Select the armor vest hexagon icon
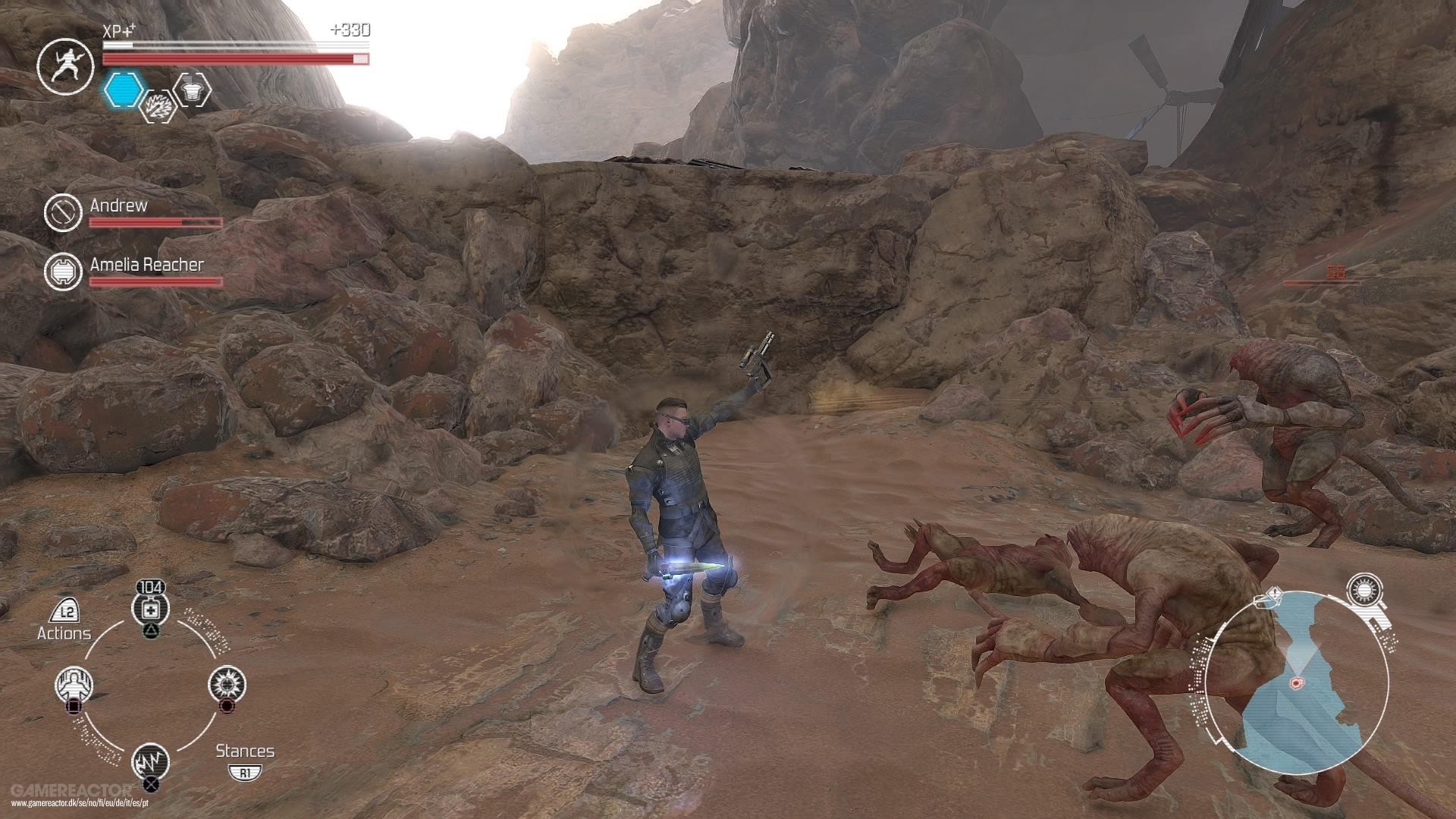The width and height of the screenshot is (1456, 819). click(192, 89)
